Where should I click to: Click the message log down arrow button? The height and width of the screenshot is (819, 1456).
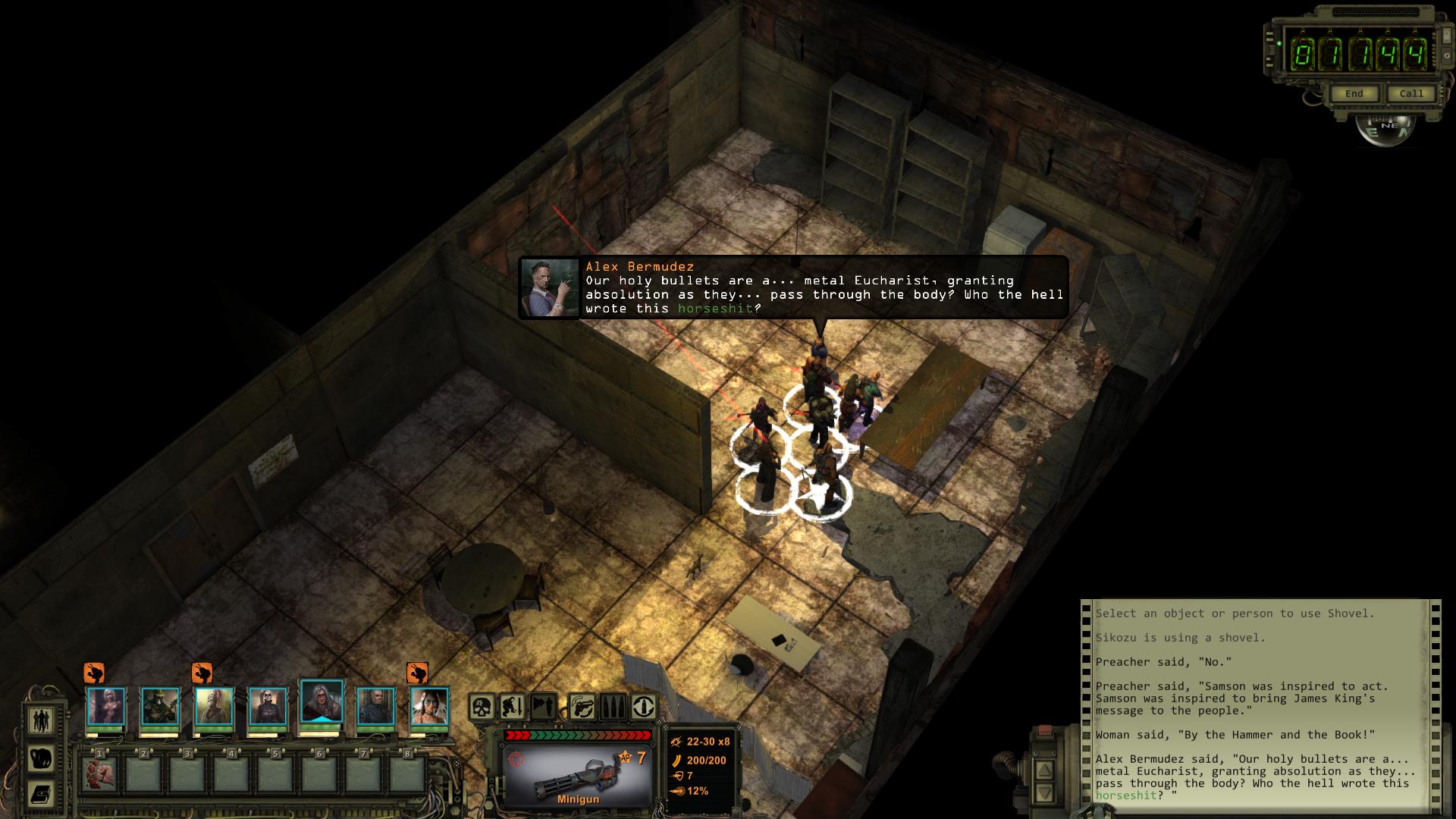[1044, 793]
